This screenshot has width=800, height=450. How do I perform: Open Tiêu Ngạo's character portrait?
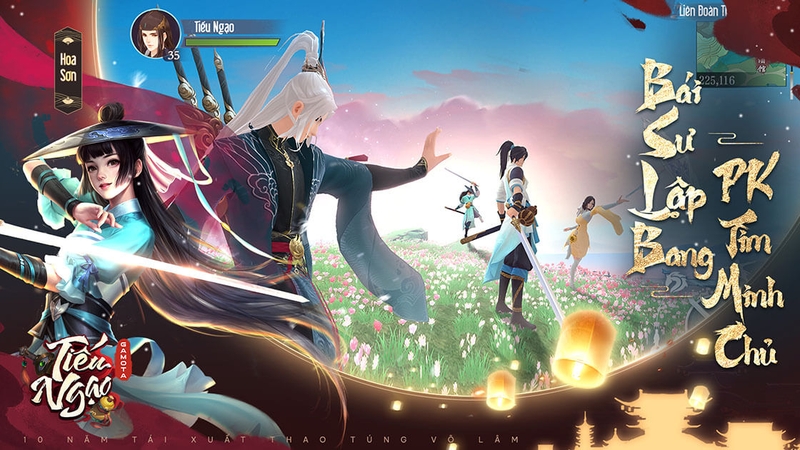point(154,33)
